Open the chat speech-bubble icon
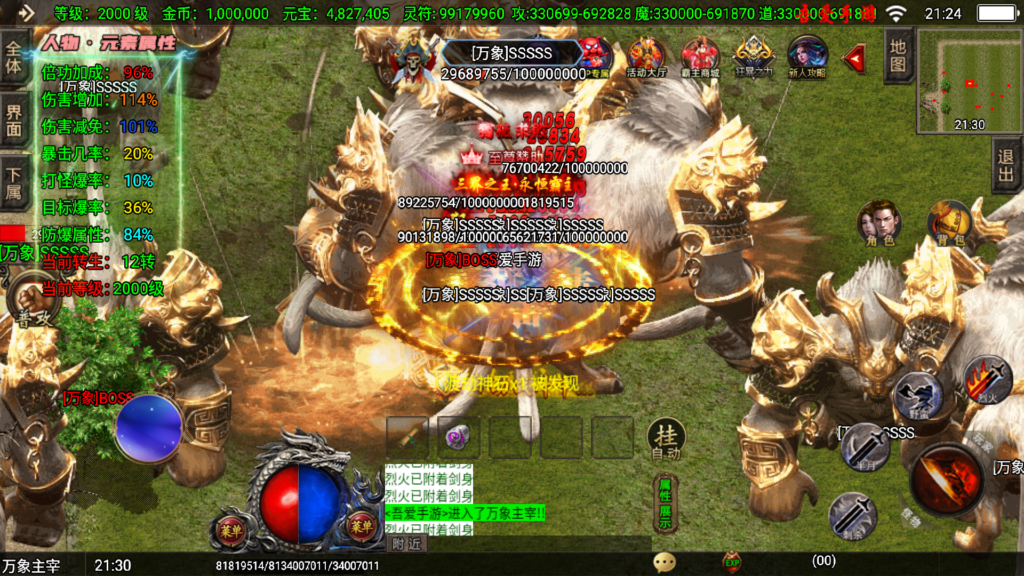Viewport: 1024px width, 576px height. point(664,562)
